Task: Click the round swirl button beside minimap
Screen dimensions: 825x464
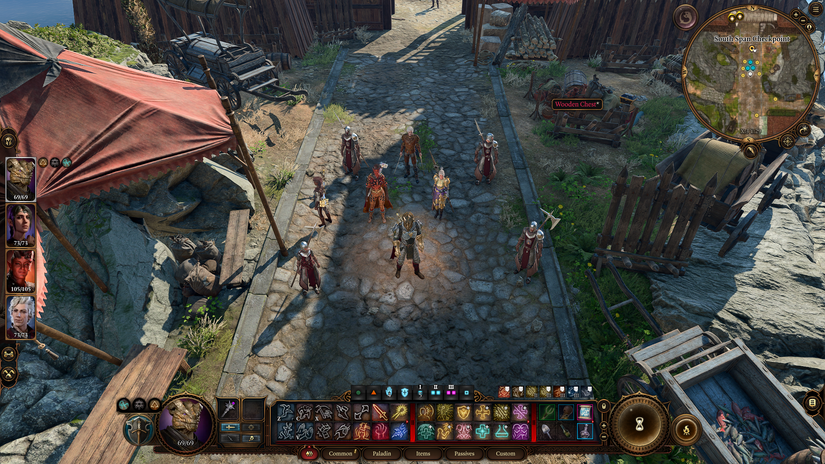Action: pos(686,17)
